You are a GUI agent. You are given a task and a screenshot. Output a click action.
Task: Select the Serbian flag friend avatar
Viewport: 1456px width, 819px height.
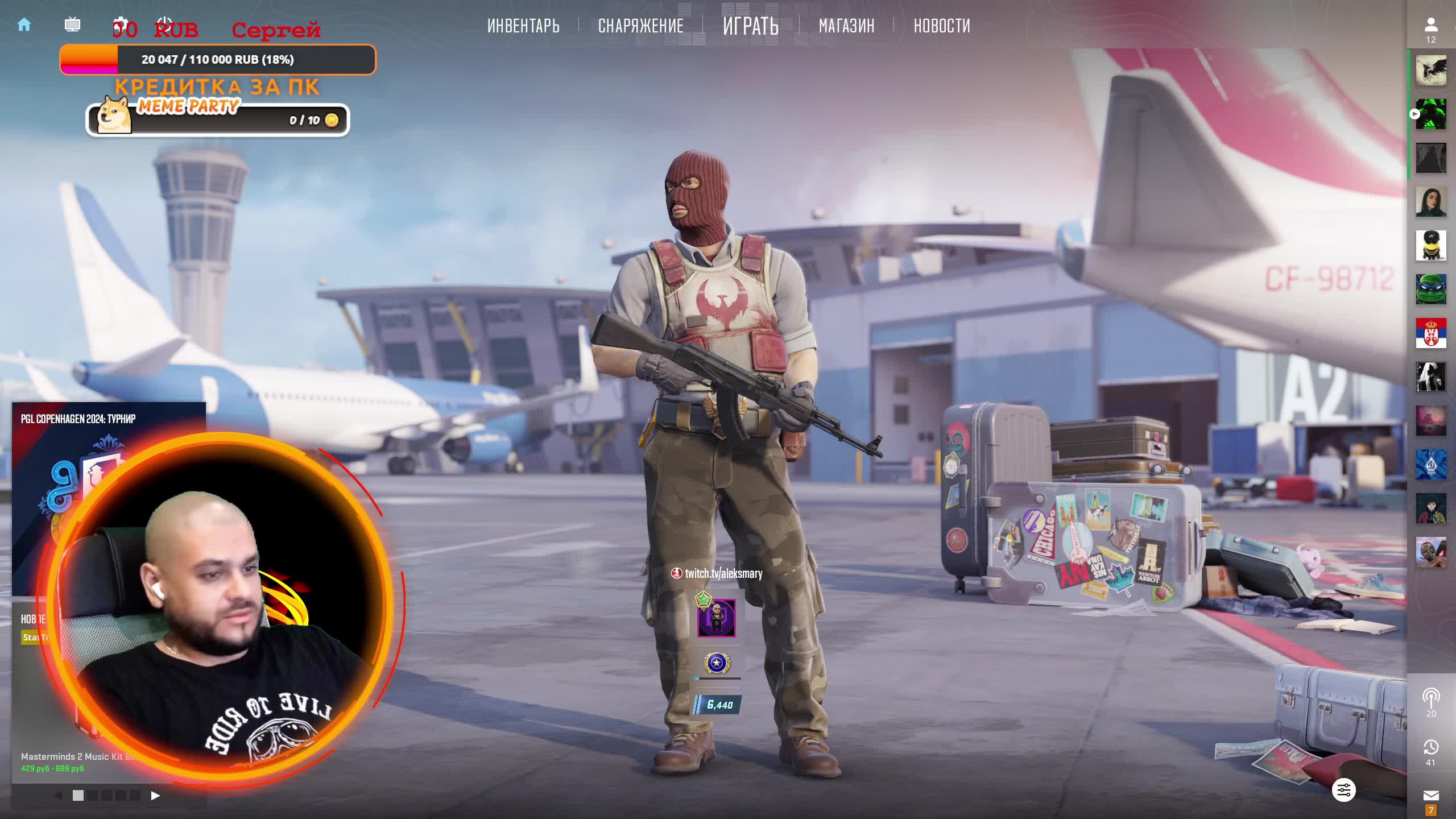coord(1430,333)
